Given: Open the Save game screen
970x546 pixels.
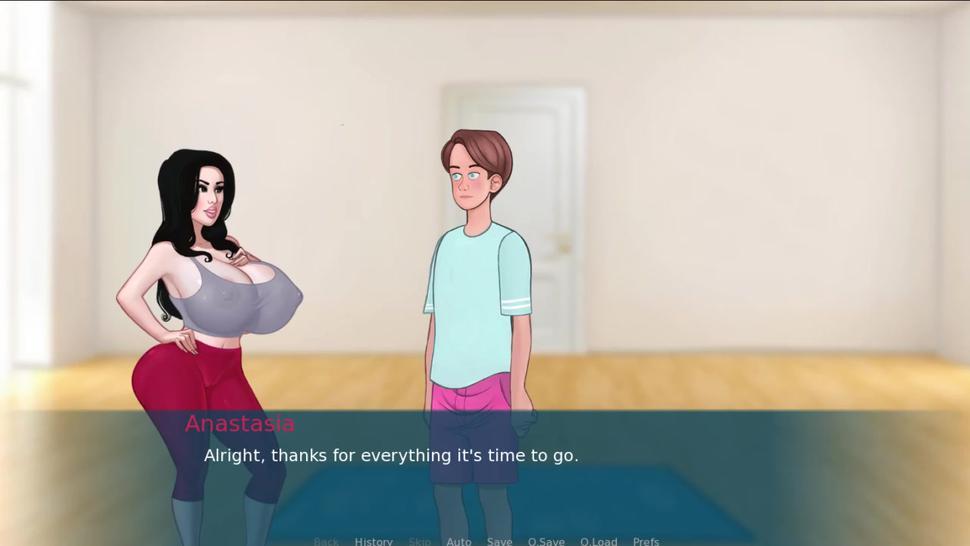Looking at the screenshot, I should (x=499, y=541).
